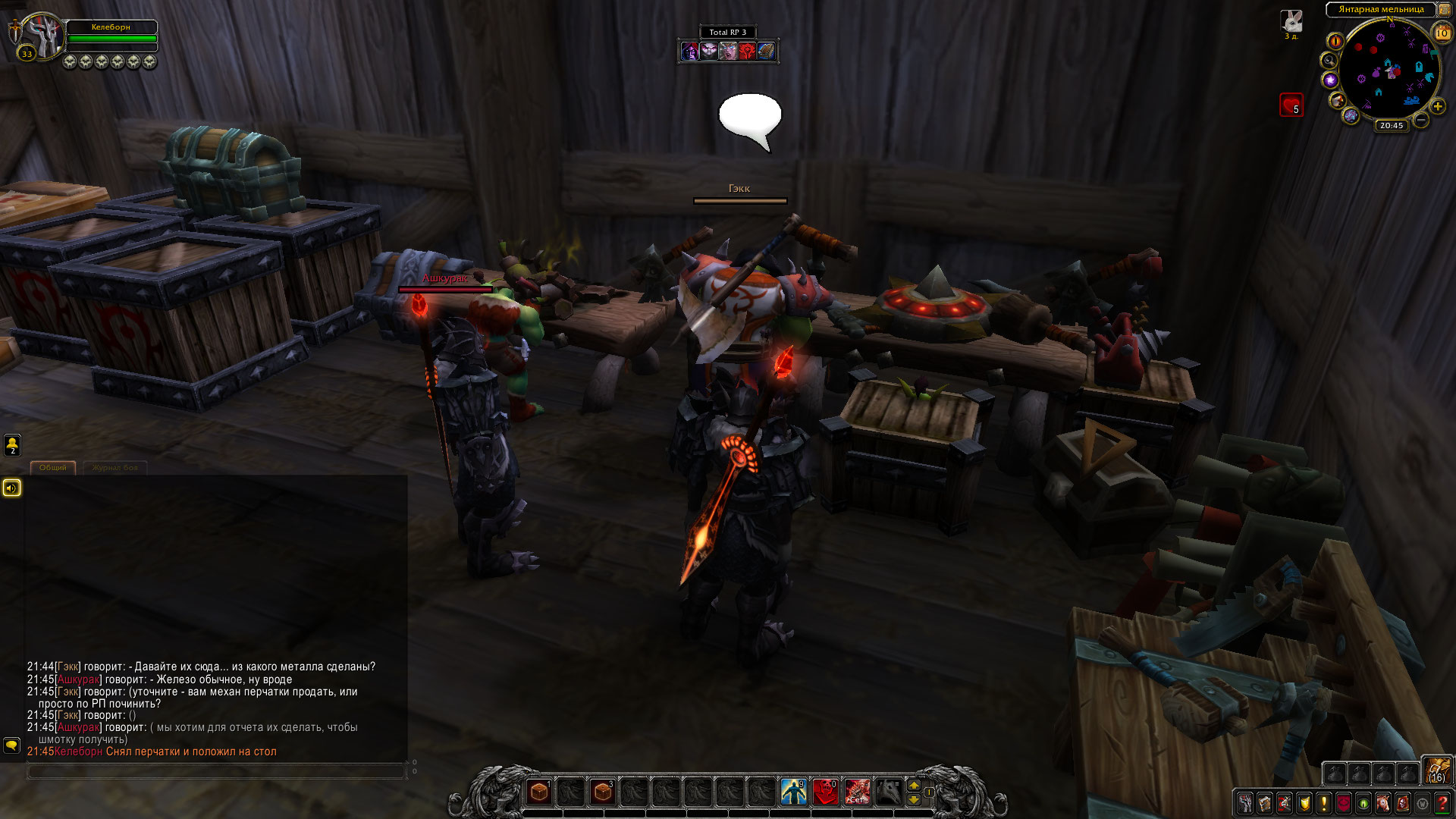Open the calendar showing day 10
The height and width of the screenshot is (819, 1456).
1442,33
